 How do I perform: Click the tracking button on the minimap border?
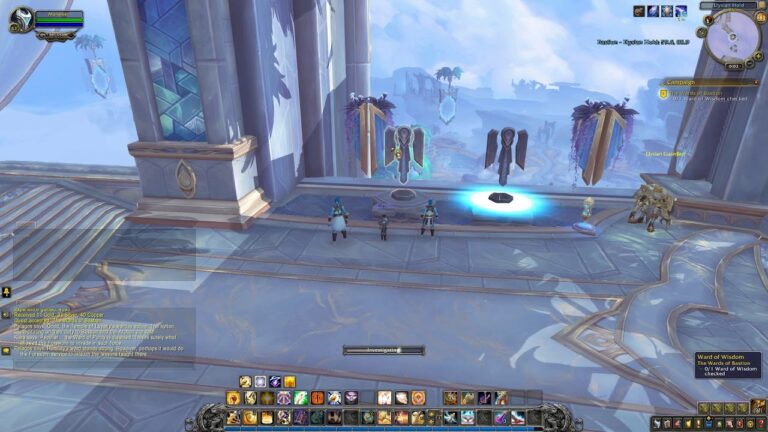coord(709,20)
